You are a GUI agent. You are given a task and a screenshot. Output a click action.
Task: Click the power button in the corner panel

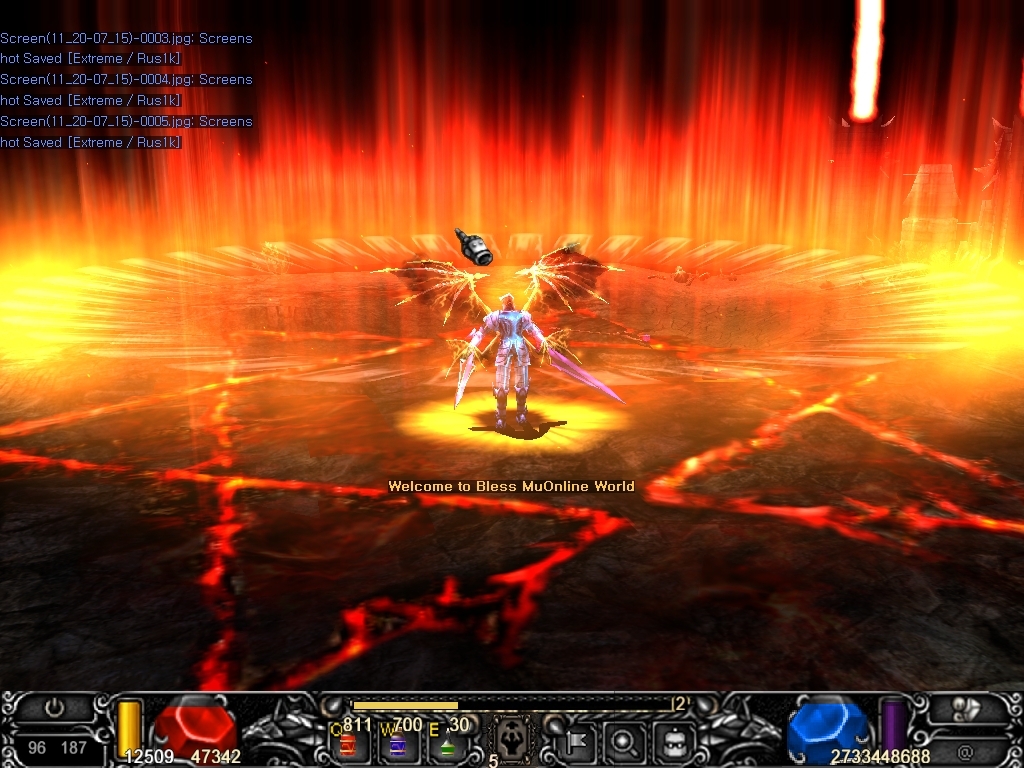55,708
